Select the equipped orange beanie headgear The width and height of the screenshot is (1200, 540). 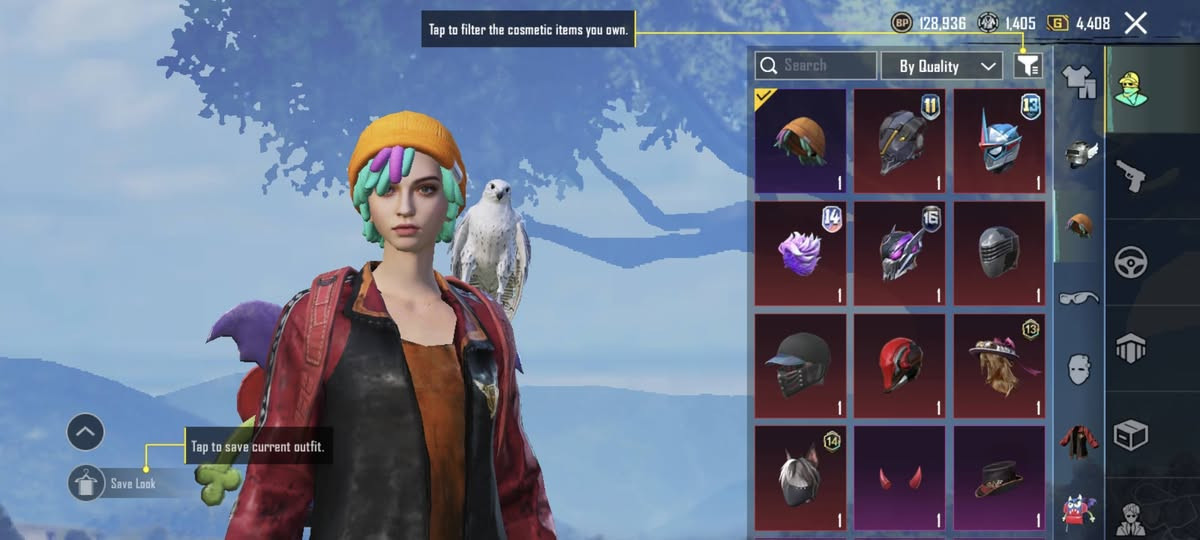[x=800, y=140]
